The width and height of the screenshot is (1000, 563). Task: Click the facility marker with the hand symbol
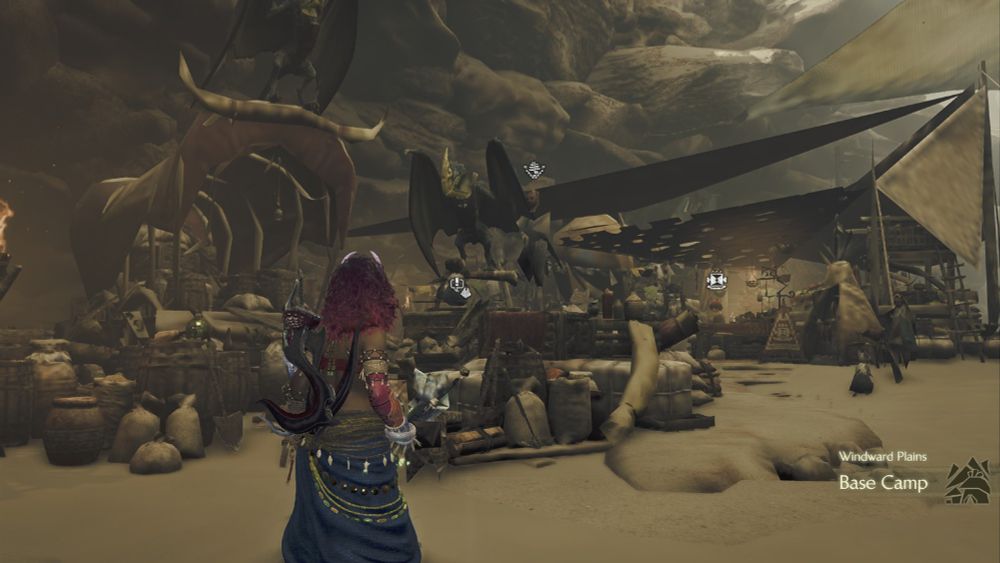456,286
